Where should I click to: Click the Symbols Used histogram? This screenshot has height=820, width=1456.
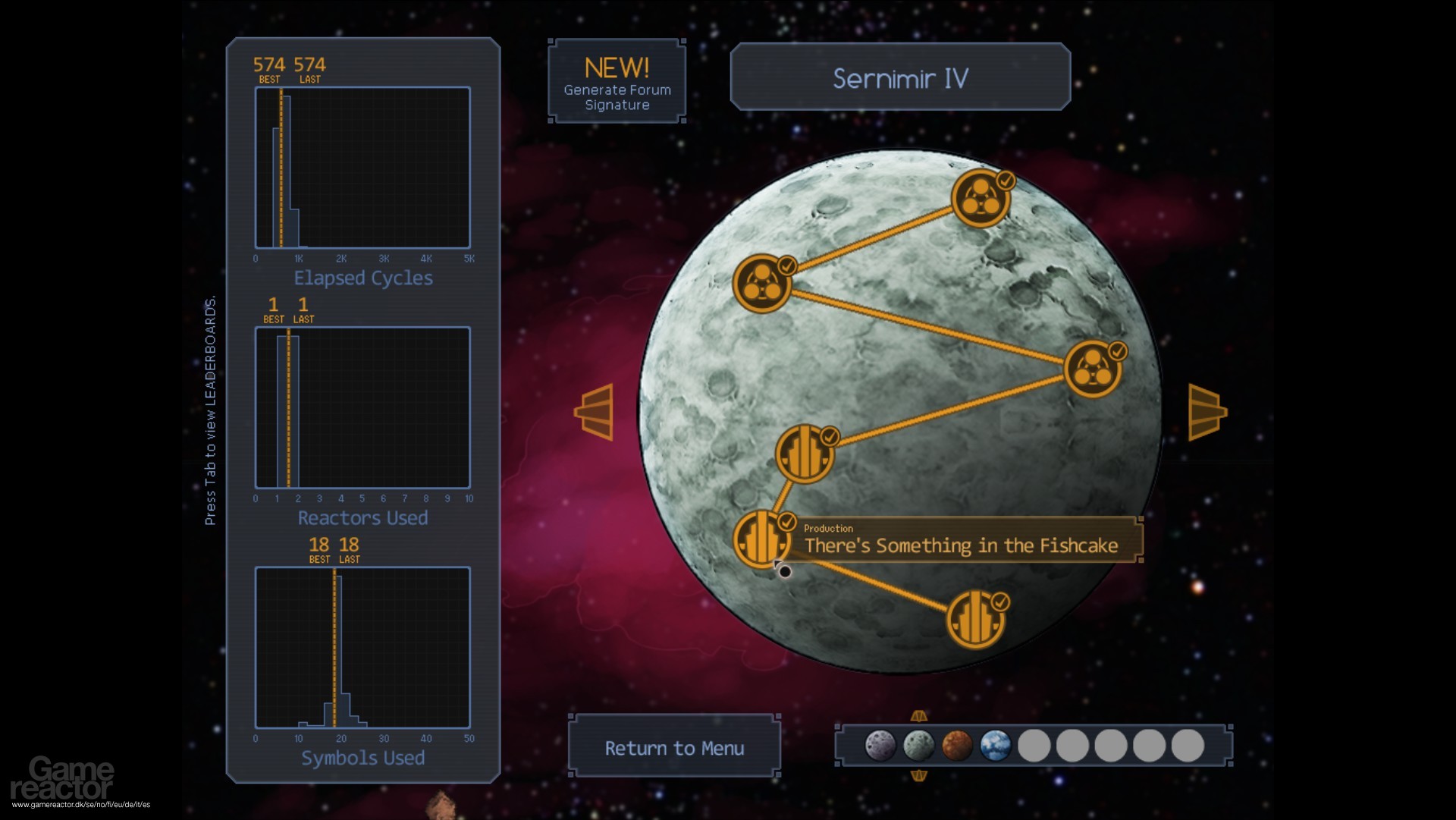click(x=362, y=649)
